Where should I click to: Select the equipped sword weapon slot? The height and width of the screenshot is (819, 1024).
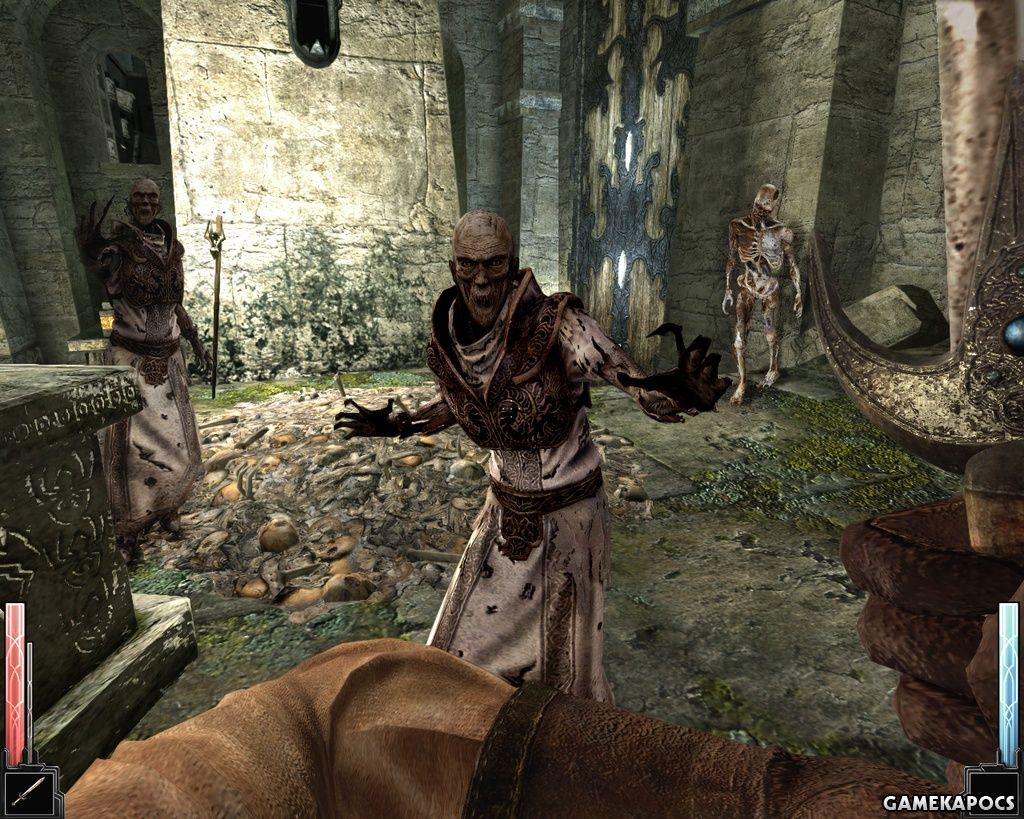tap(29, 792)
